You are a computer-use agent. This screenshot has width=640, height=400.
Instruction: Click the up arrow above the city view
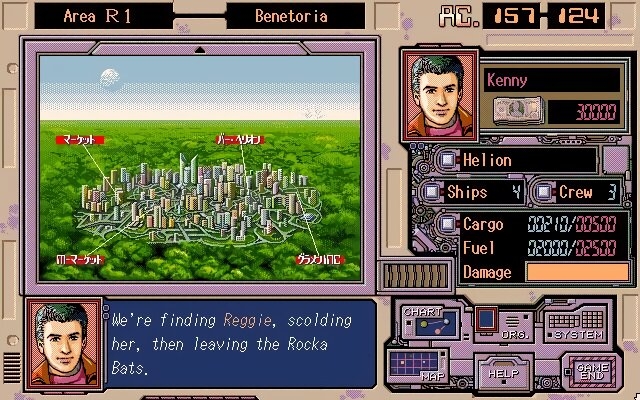click(200, 49)
